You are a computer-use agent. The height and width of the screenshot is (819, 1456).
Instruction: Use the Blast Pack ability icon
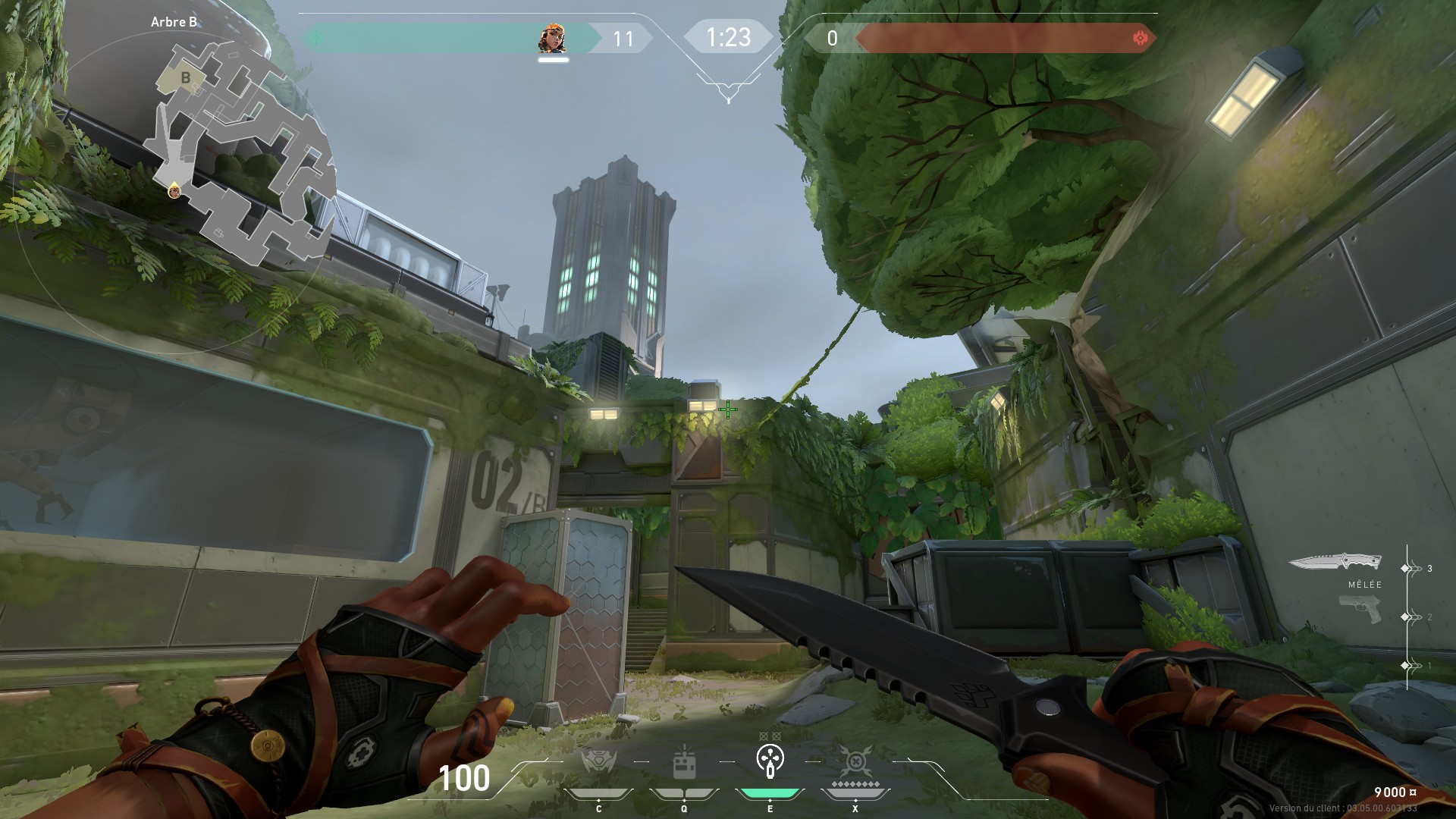tap(684, 763)
